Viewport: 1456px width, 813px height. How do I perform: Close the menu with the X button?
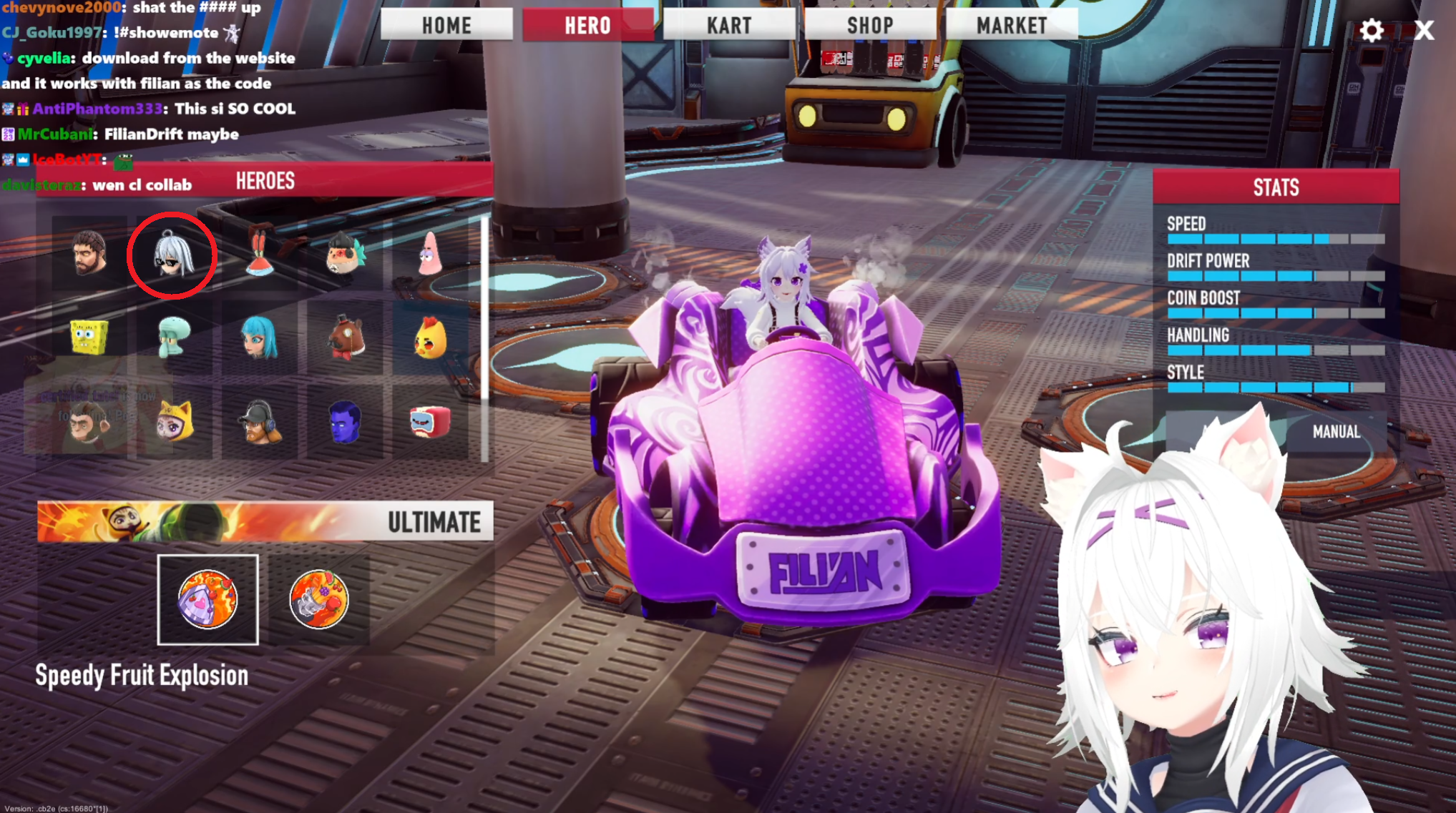click(1424, 31)
